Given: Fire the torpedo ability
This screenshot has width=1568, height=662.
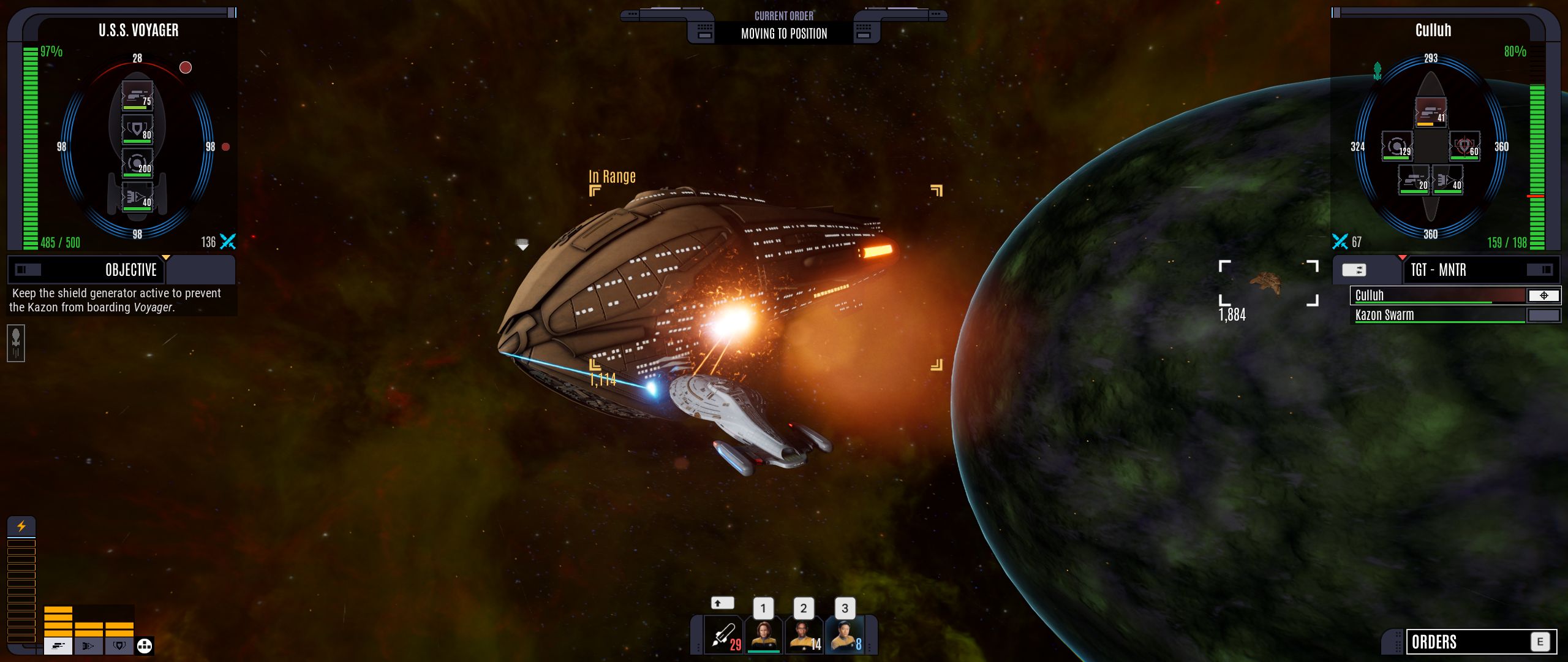Looking at the screenshot, I should point(724,636).
